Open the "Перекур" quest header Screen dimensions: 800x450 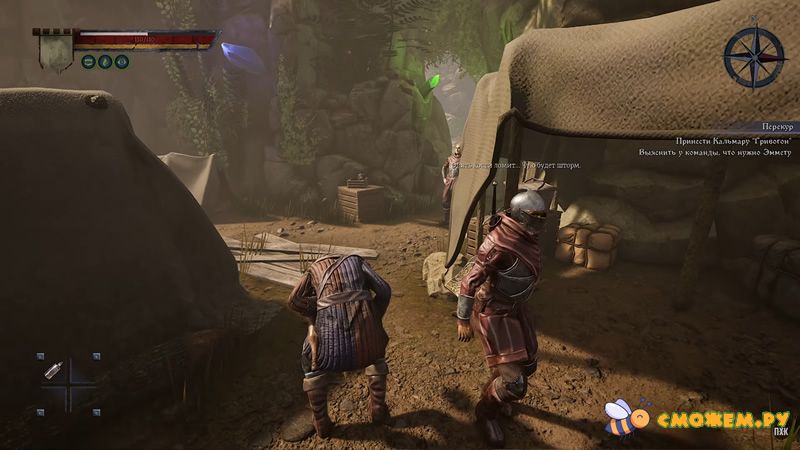coord(774,127)
